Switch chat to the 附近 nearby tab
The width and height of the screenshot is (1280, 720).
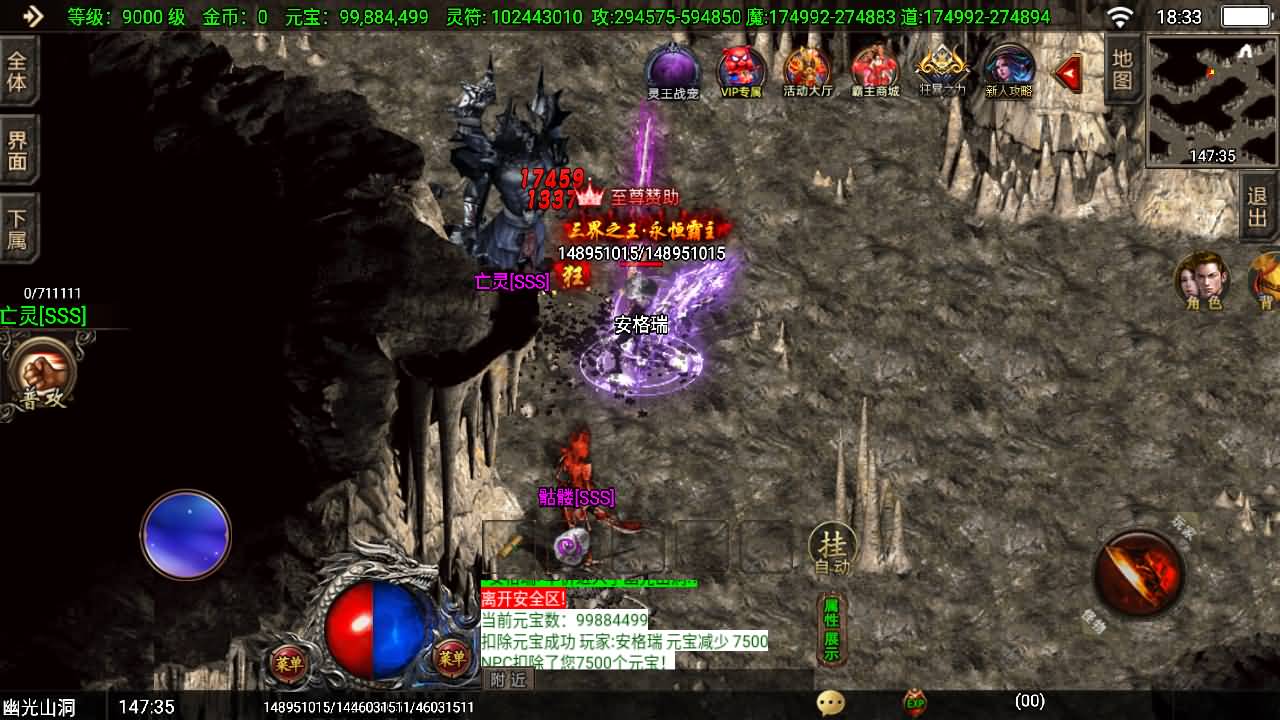point(509,680)
